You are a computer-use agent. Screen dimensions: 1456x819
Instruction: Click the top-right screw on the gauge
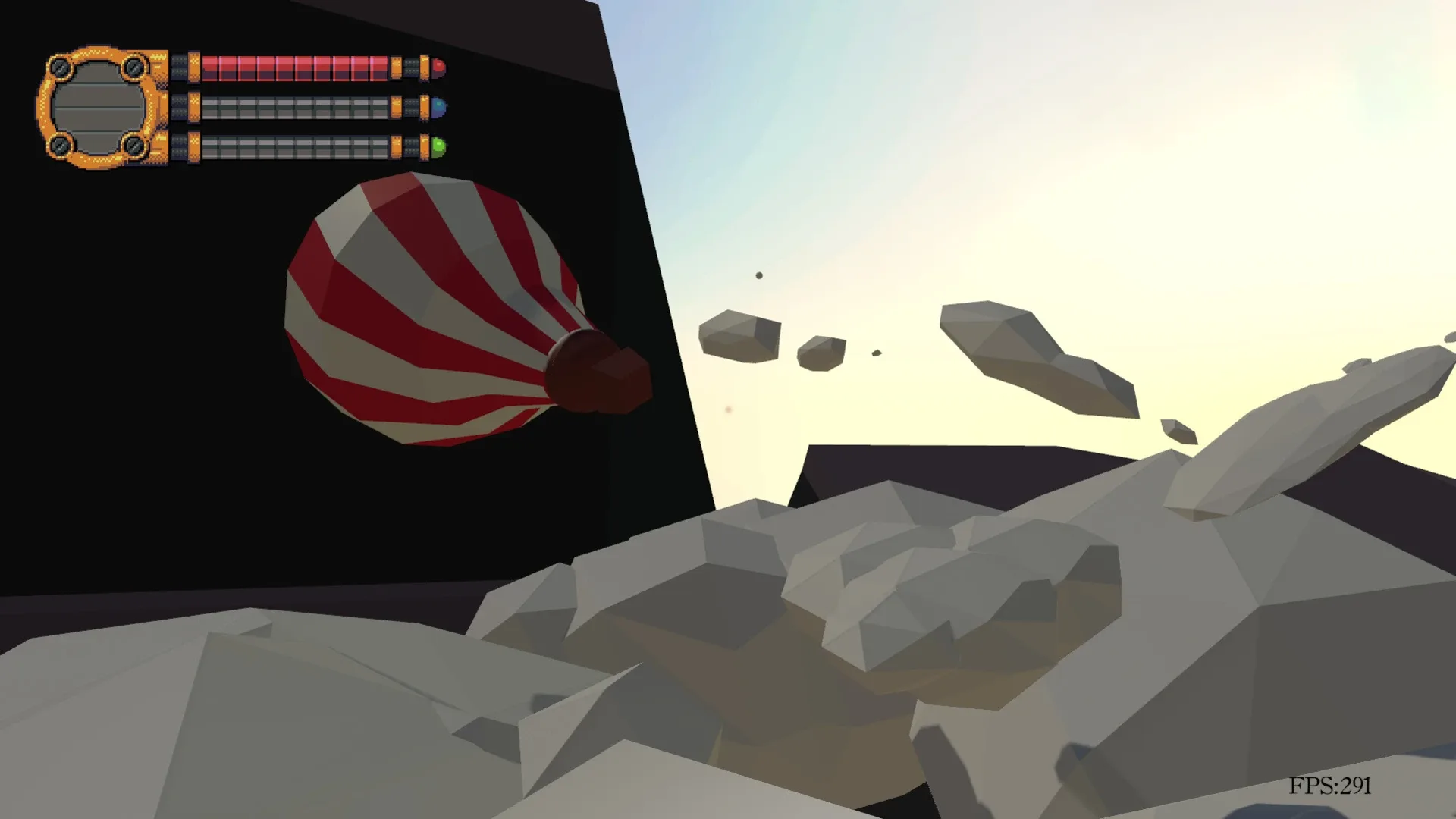coord(133,67)
